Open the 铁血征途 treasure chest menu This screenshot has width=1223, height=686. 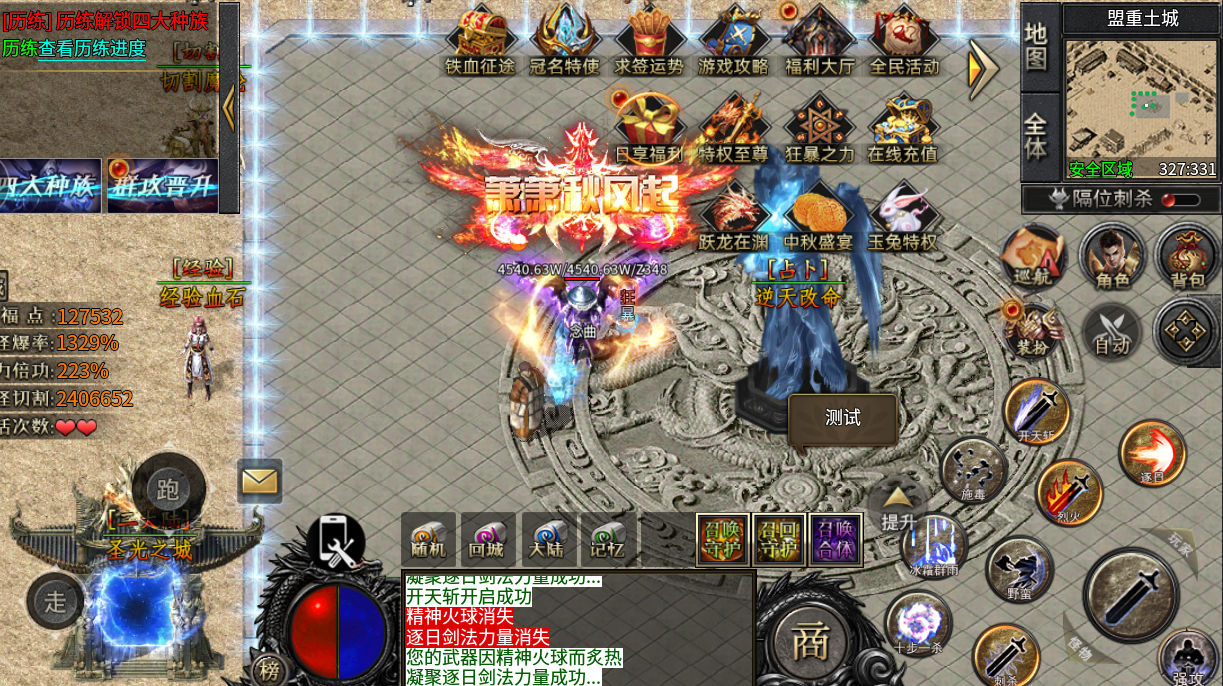[480, 40]
